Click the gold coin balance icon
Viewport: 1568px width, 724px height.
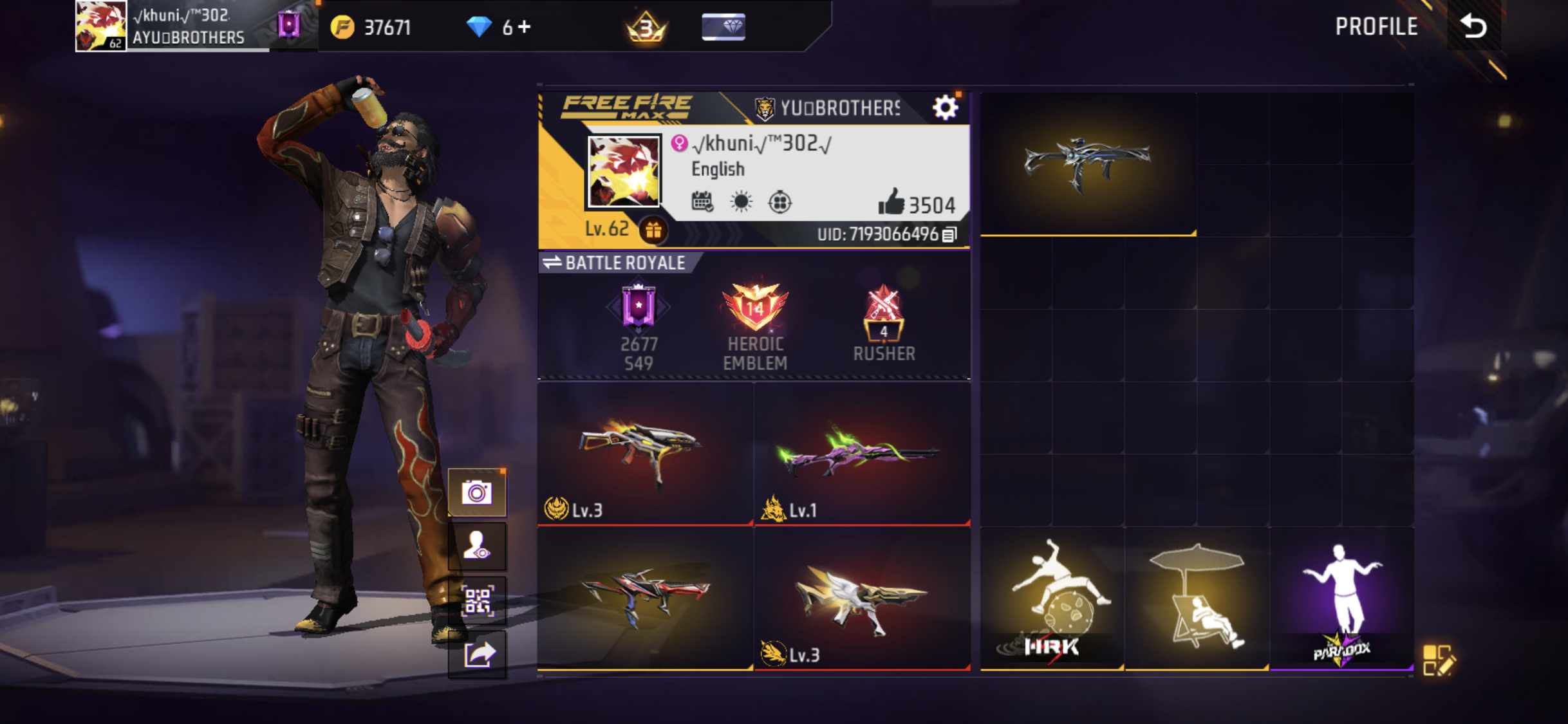[x=342, y=27]
